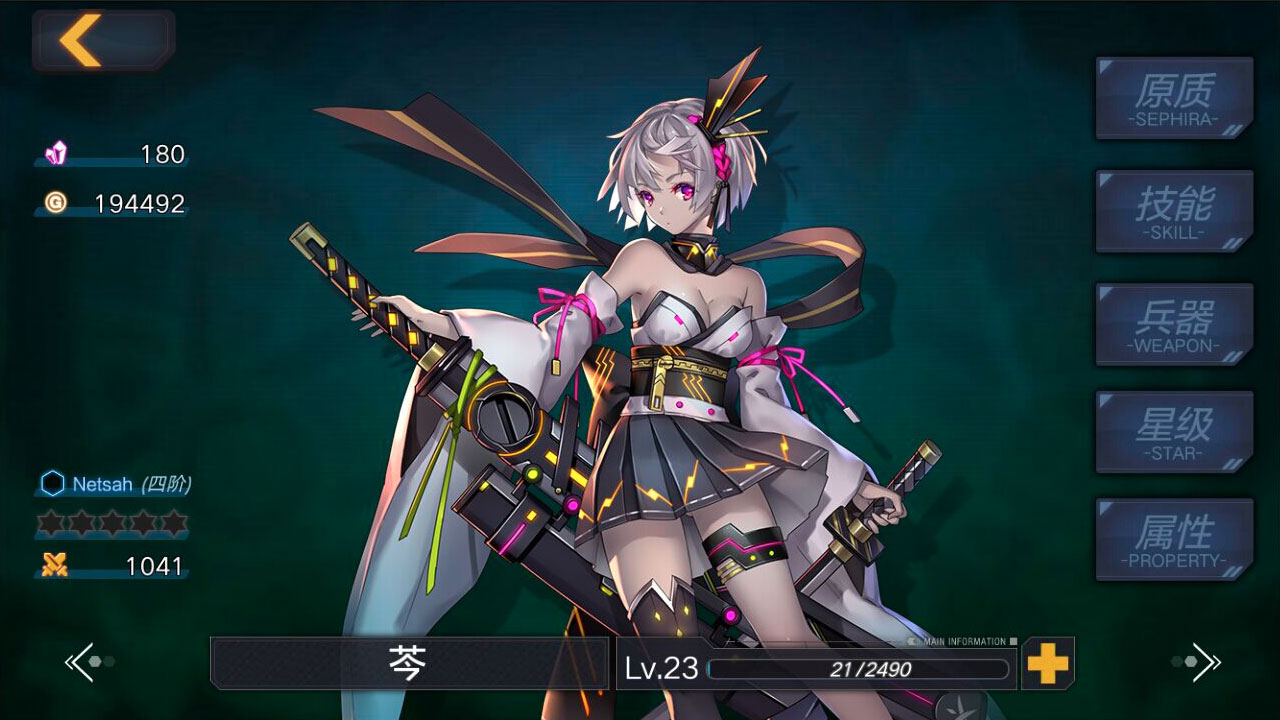Click the 21/2490 experience progress bar
The height and width of the screenshot is (720, 1280).
point(855,670)
